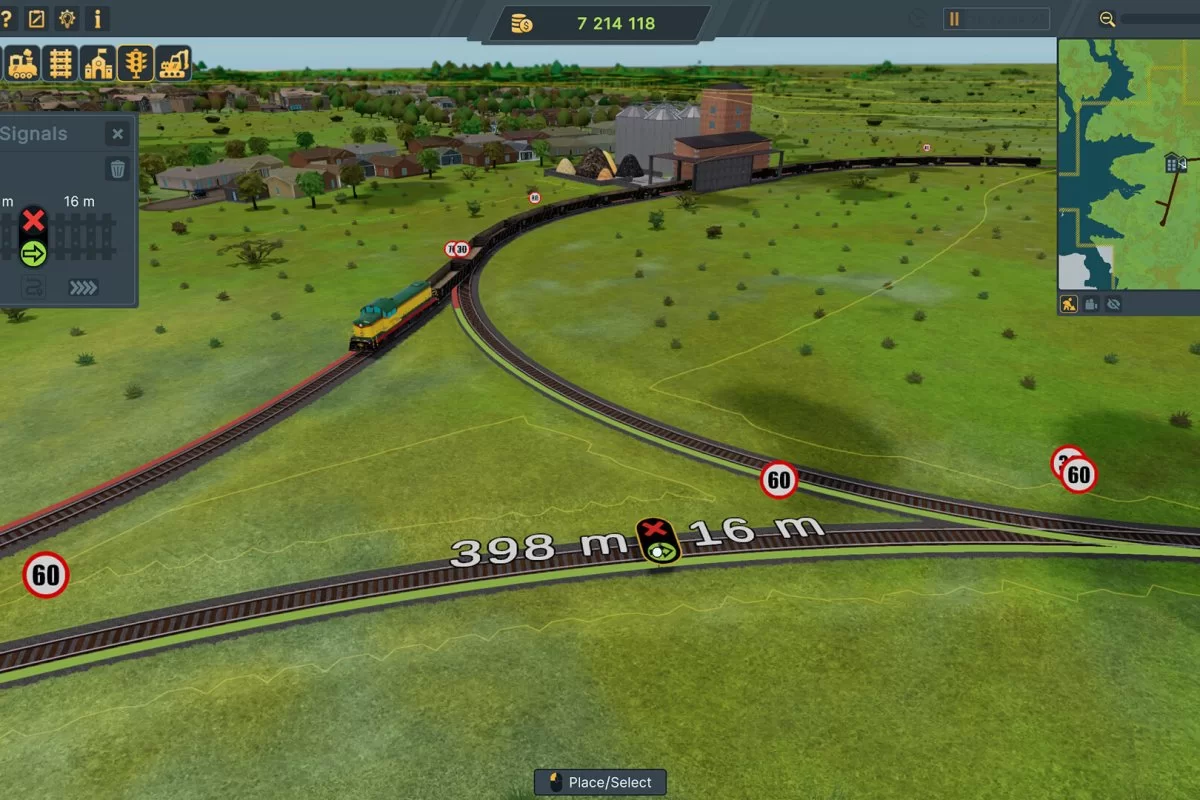Open the station buildings tool

pos(98,64)
